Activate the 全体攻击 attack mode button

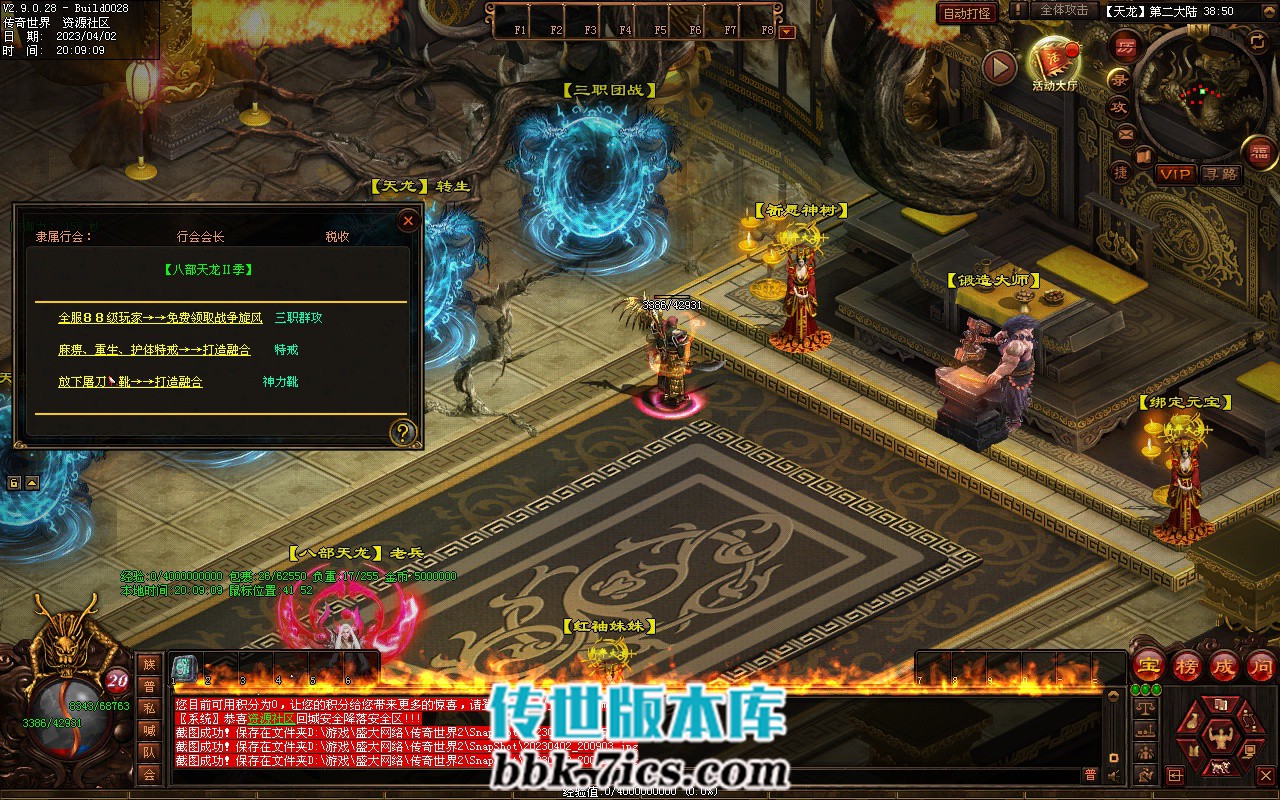point(1063,10)
